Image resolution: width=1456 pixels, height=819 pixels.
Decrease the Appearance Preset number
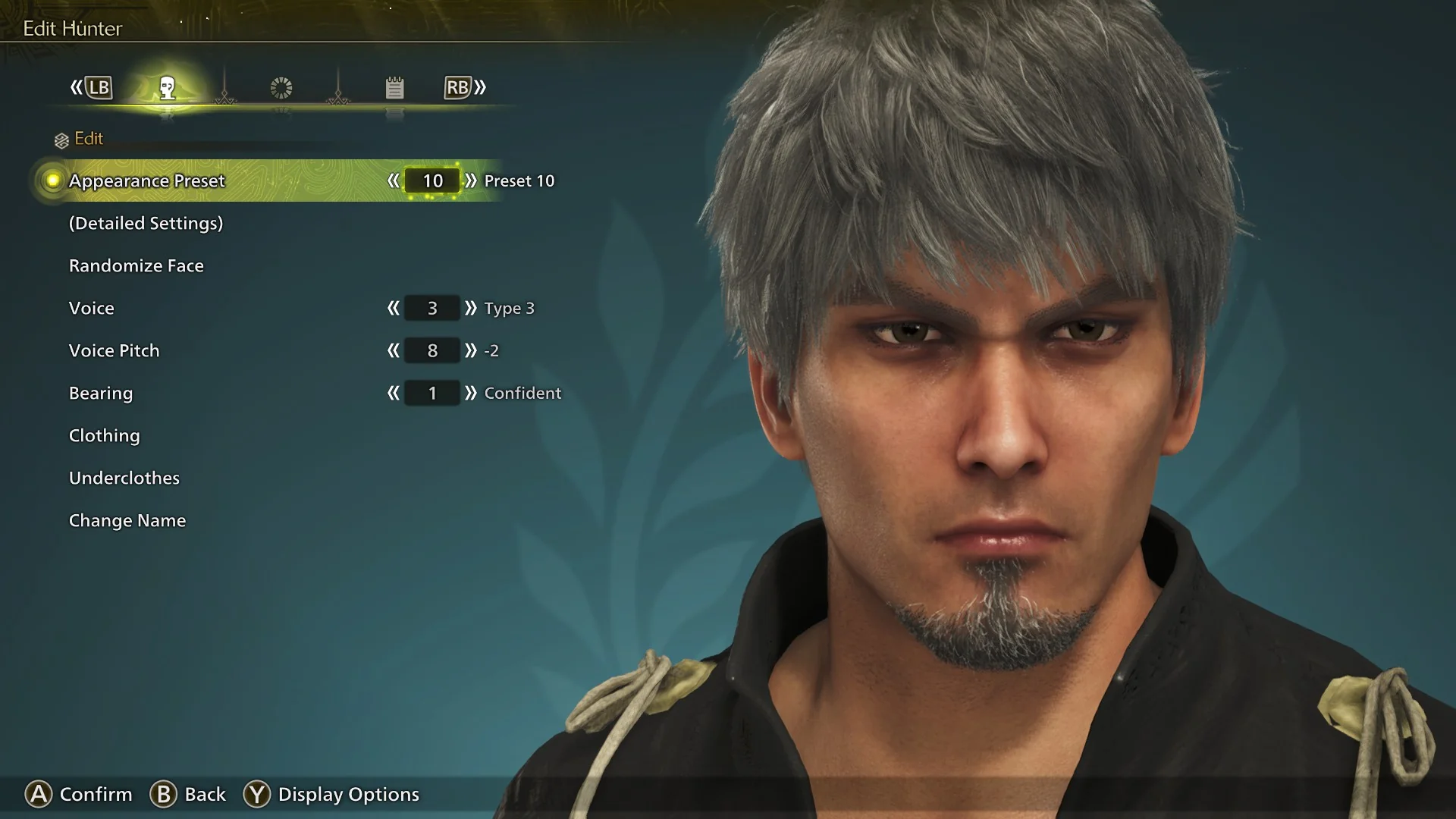click(393, 180)
